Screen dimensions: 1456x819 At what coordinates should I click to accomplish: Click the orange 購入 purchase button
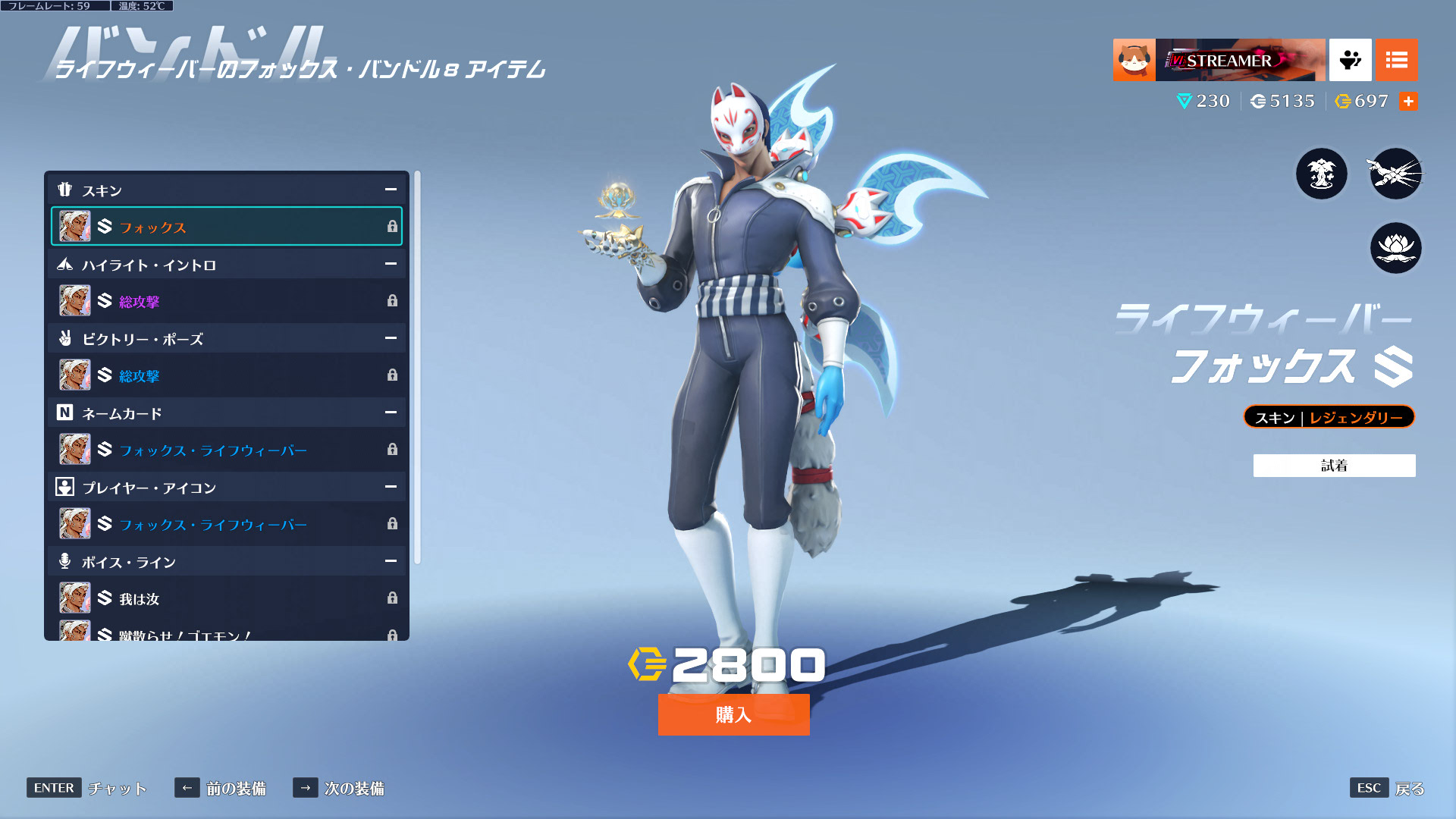coord(733,714)
